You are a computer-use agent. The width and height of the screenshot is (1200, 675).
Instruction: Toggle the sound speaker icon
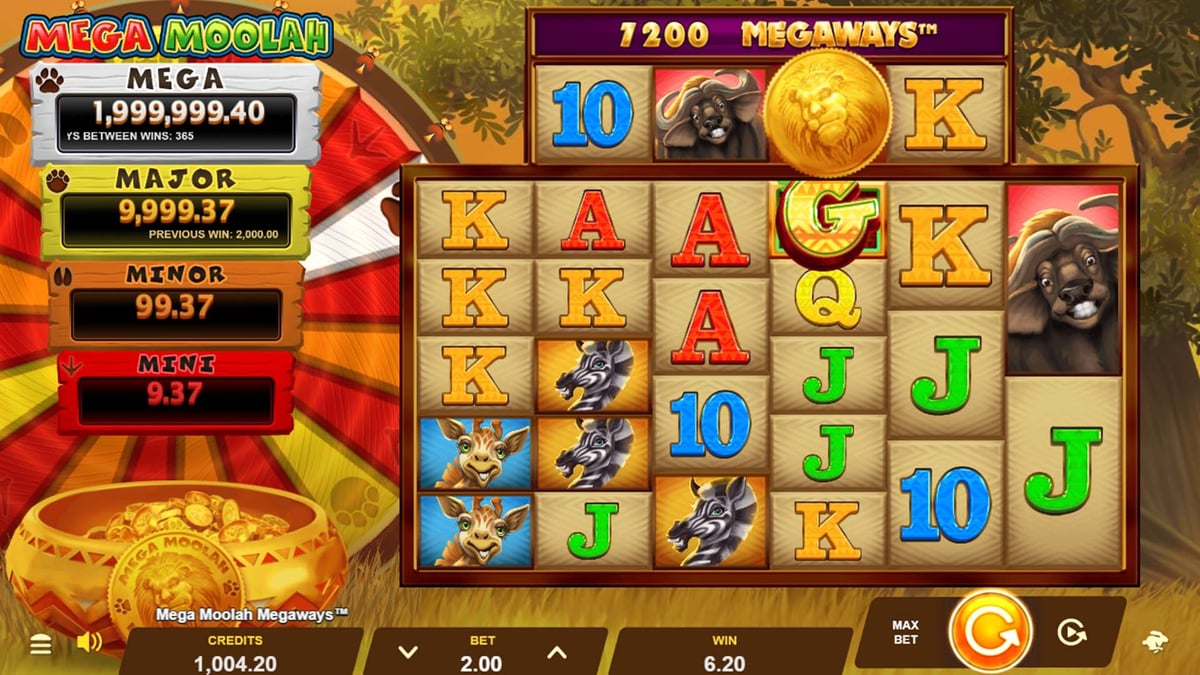coord(89,642)
